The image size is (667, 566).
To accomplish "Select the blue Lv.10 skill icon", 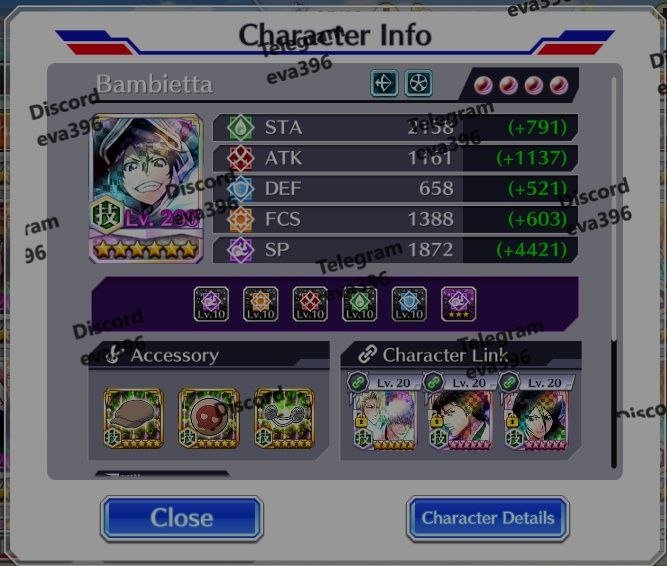I will 409,304.
